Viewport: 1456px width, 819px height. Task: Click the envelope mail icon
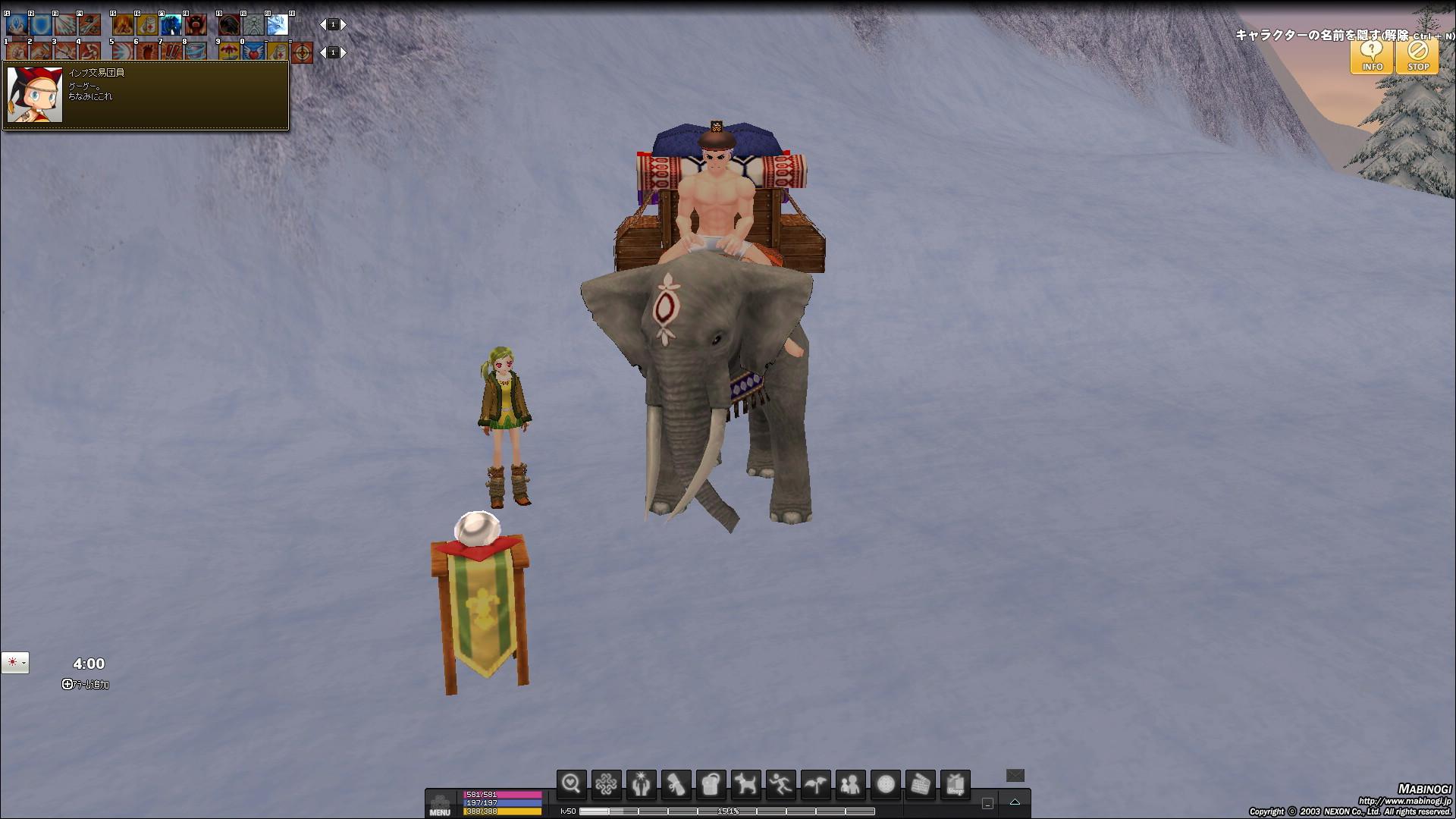pyautogui.click(x=1015, y=775)
